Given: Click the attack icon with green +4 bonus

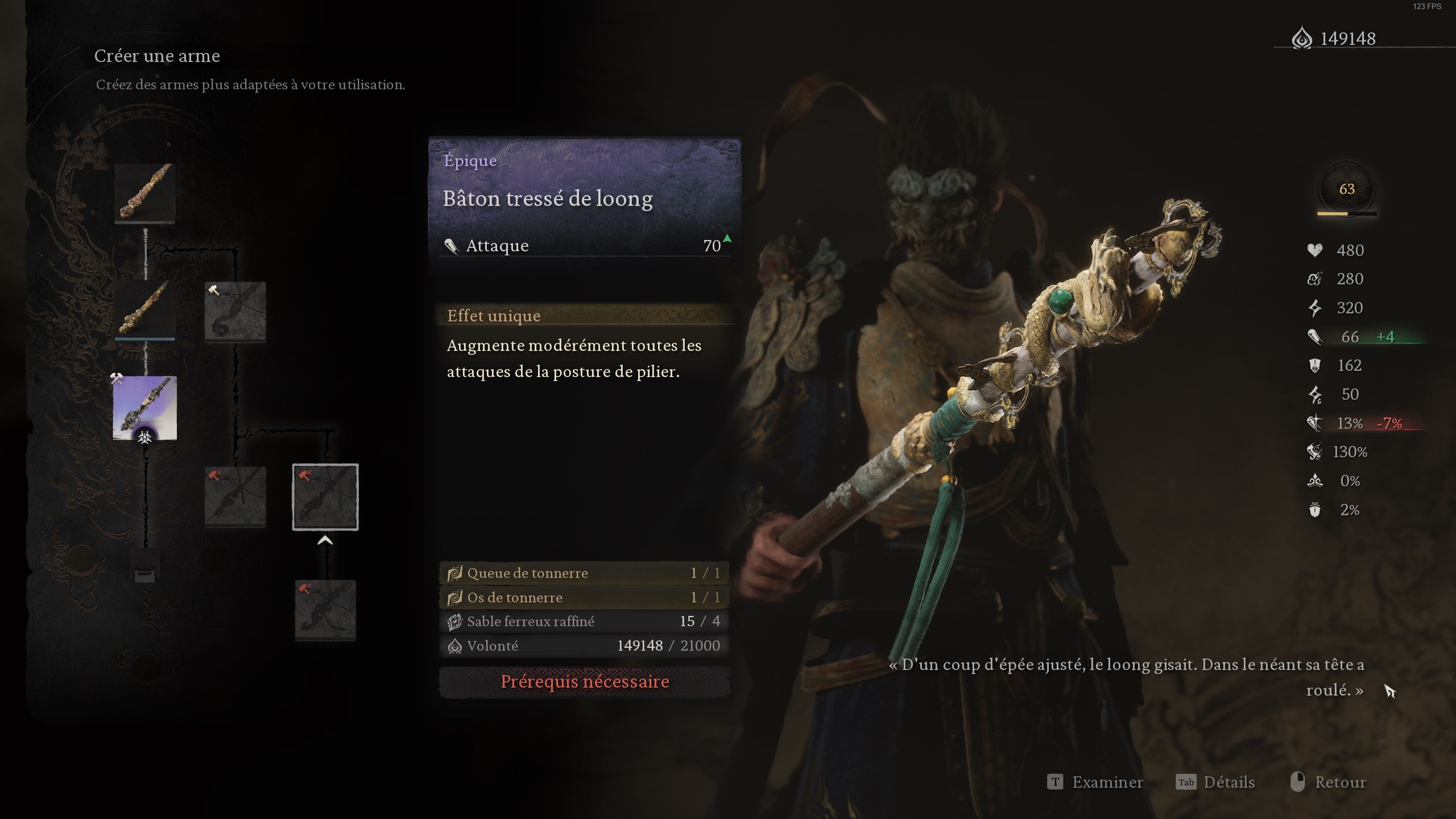Looking at the screenshot, I should point(1316,336).
